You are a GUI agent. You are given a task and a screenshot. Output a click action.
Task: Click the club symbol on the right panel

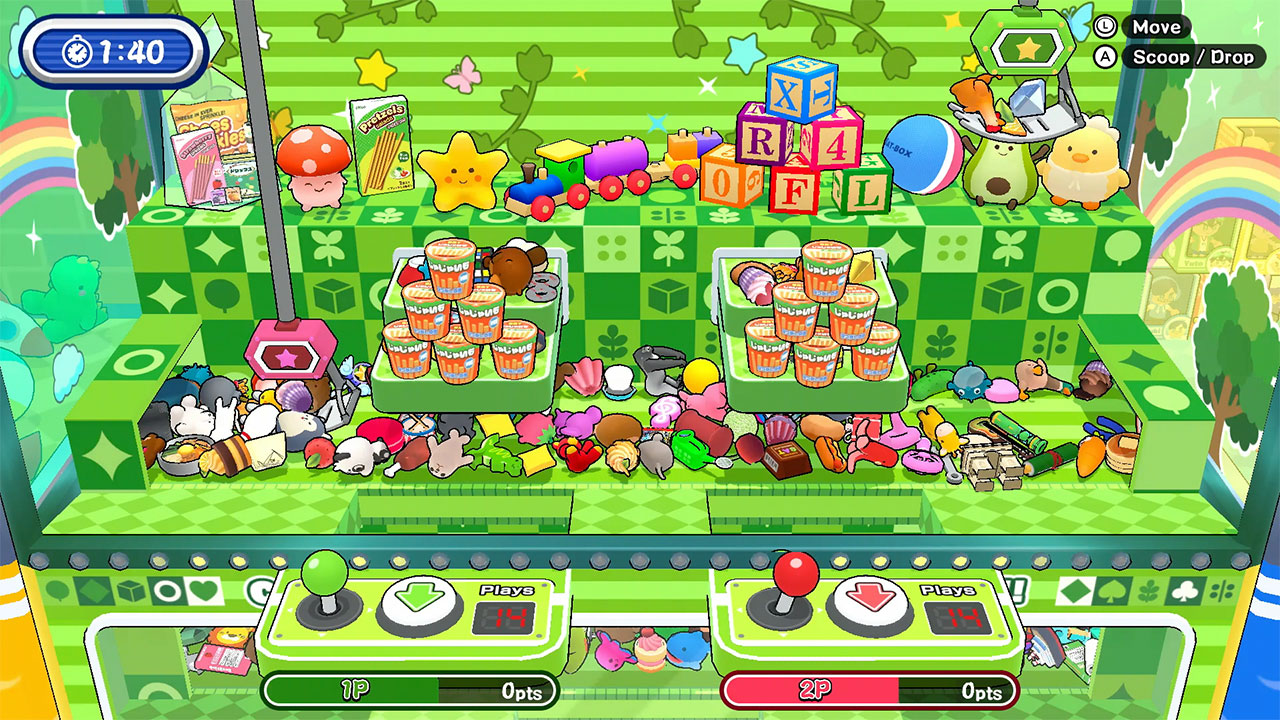tap(1183, 592)
